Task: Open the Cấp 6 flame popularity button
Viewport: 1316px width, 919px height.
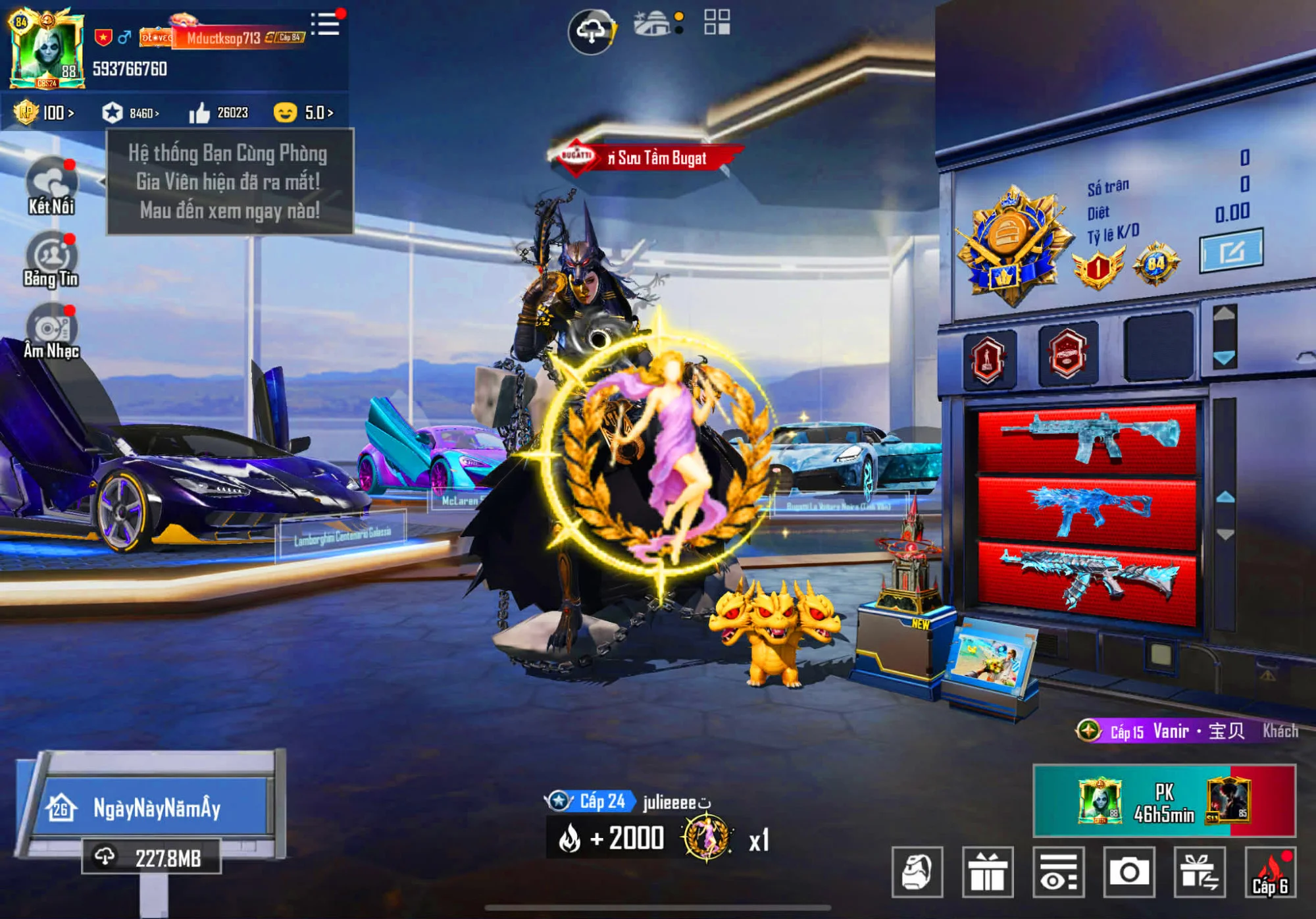Action: (x=1270, y=872)
